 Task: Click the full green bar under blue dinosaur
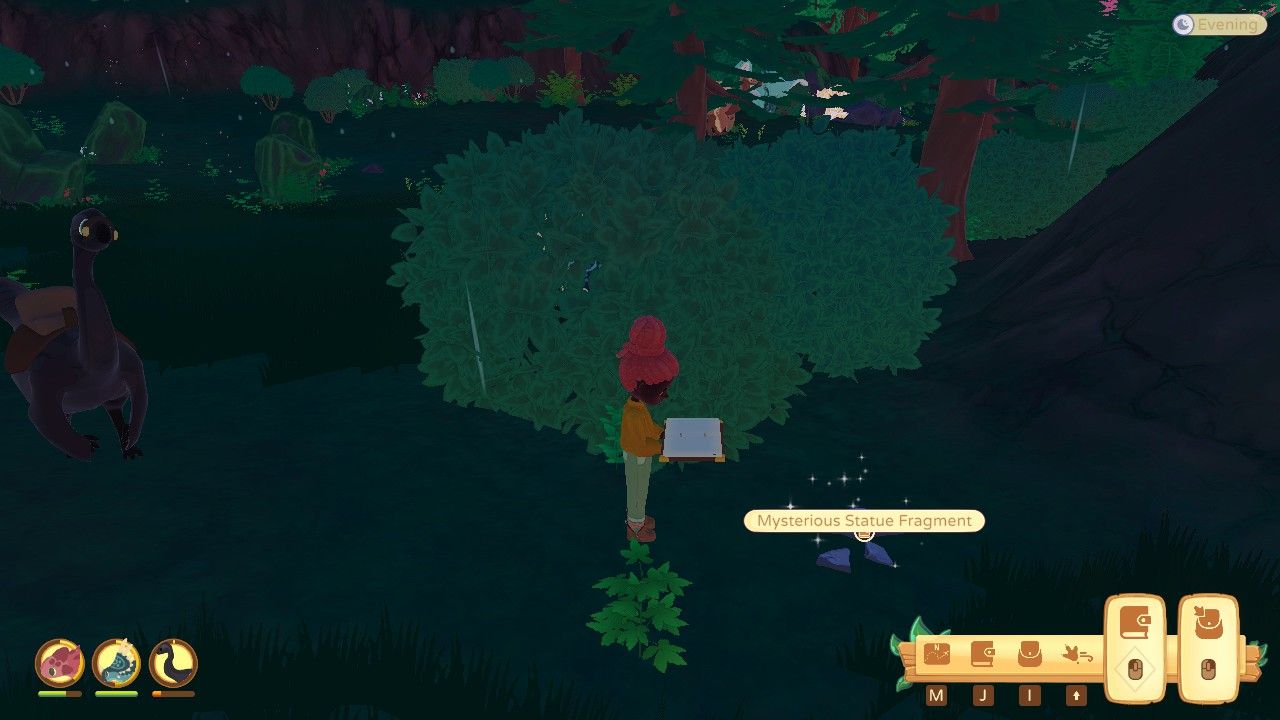tap(116, 693)
